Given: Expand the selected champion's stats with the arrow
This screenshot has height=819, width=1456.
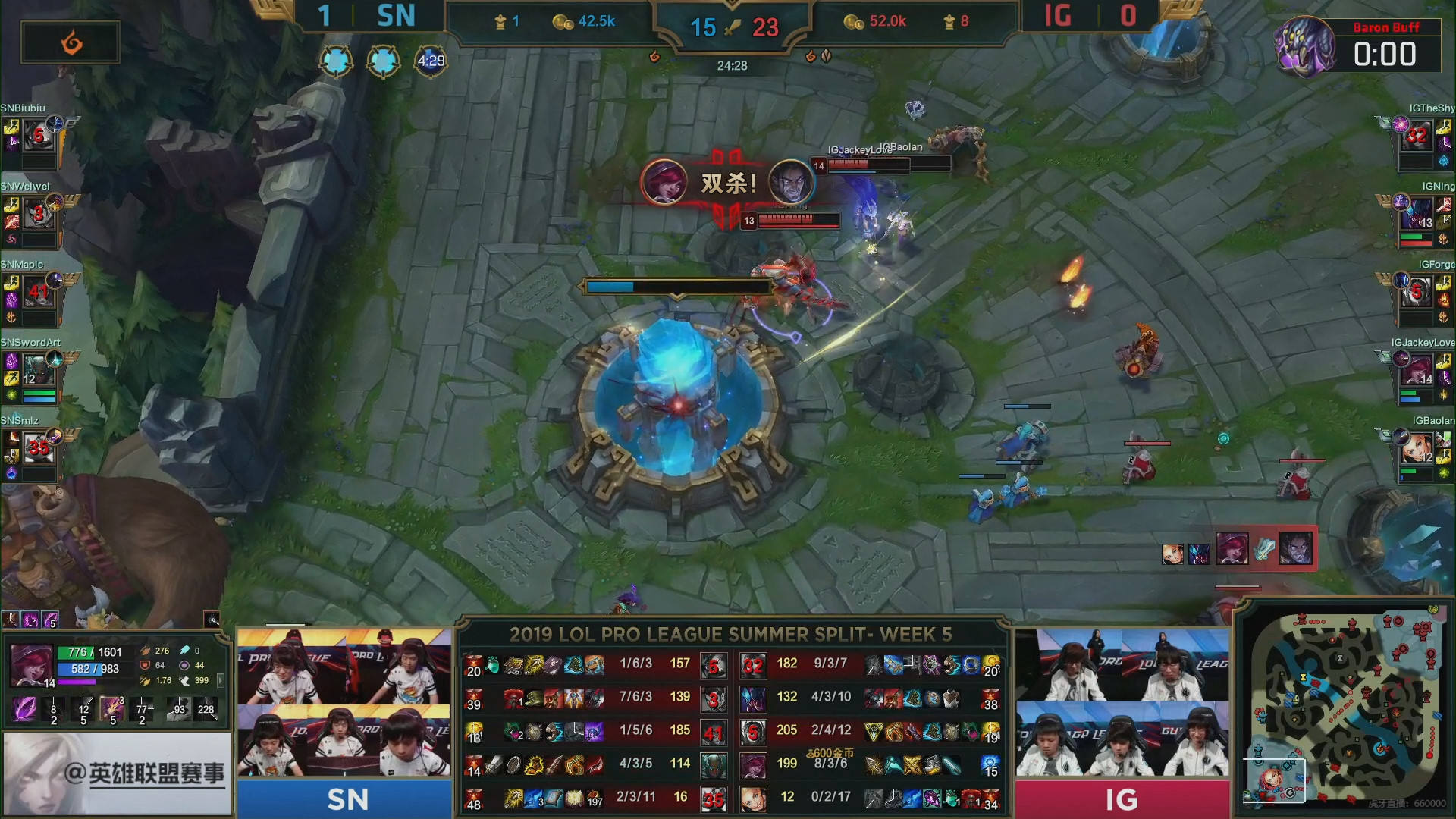Looking at the screenshot, I should (x=221, y=680).
